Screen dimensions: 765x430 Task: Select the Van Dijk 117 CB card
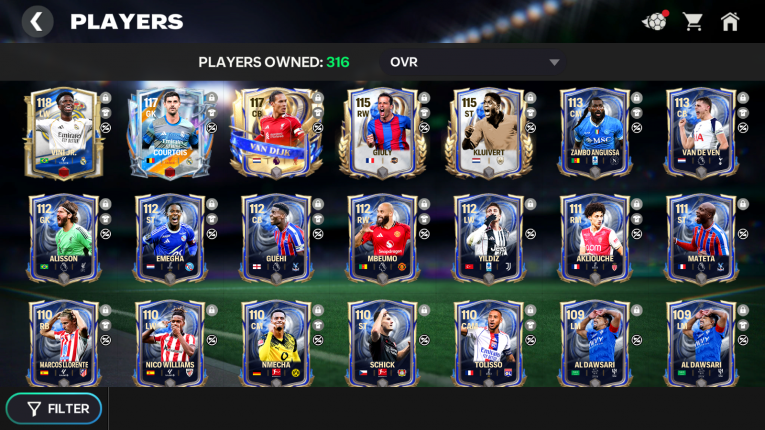(274, 132)
